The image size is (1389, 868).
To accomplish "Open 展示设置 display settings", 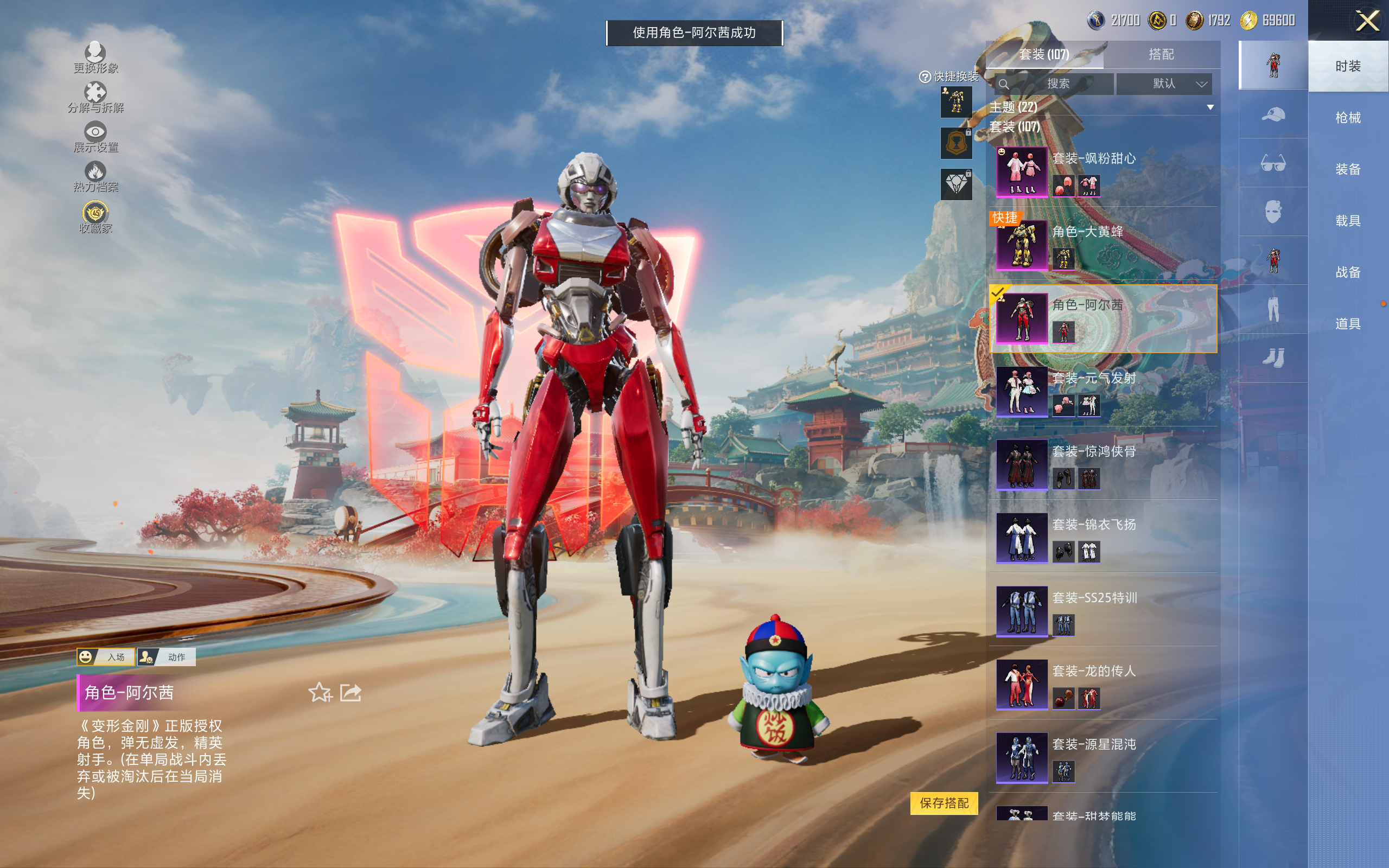I will coord(95,137).
